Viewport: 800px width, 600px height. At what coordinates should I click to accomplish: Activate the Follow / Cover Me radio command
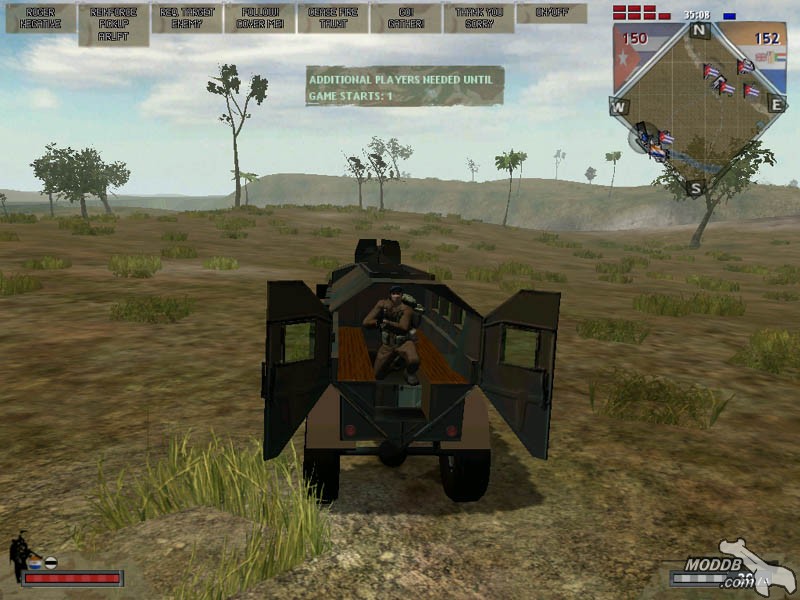pyautogui.click(x=260, y=18)
